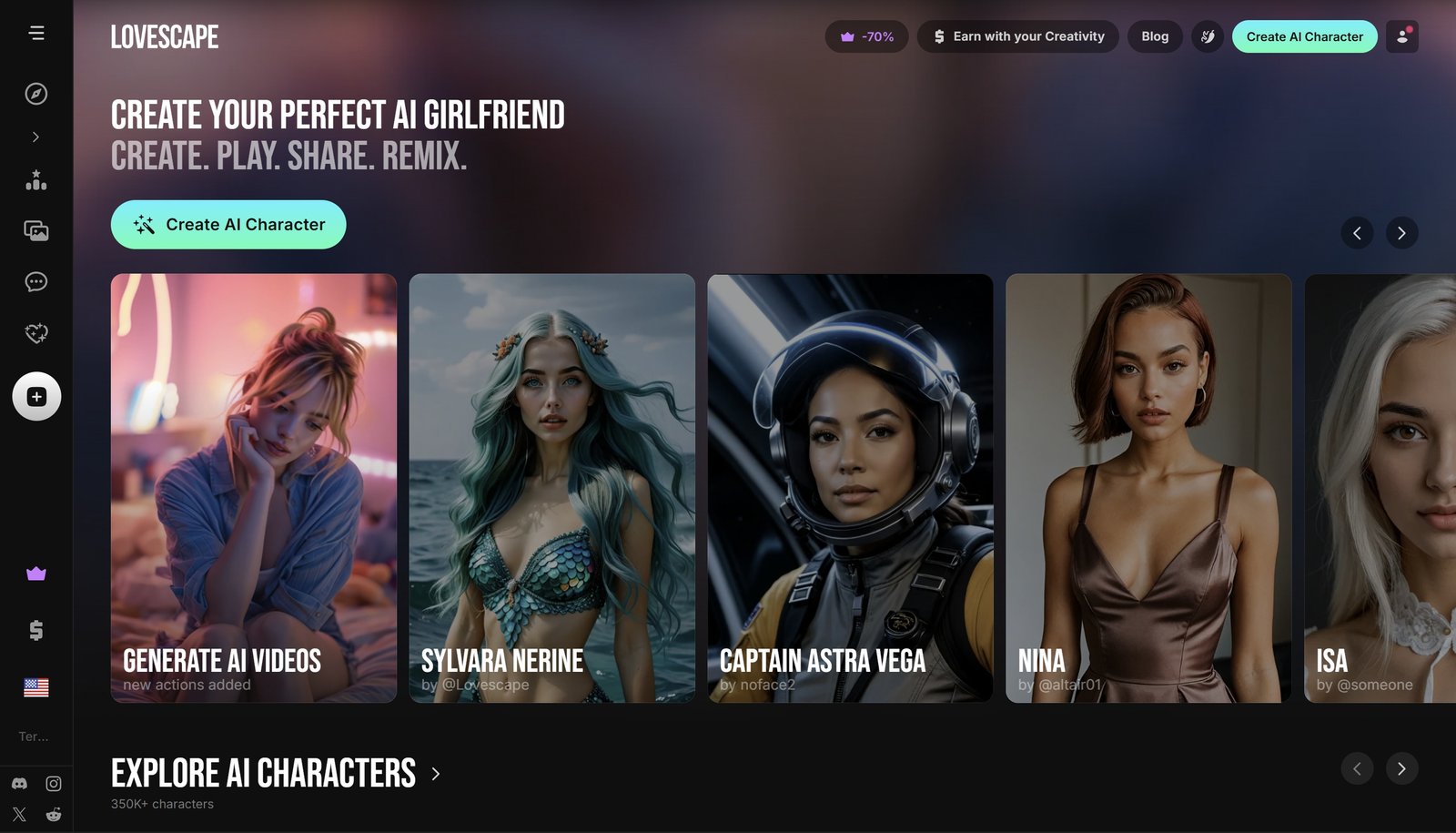Click the characters group icon in sidebar
Image resolution: width=1456 pixels, height=833 pixels.
coord(35,179)
